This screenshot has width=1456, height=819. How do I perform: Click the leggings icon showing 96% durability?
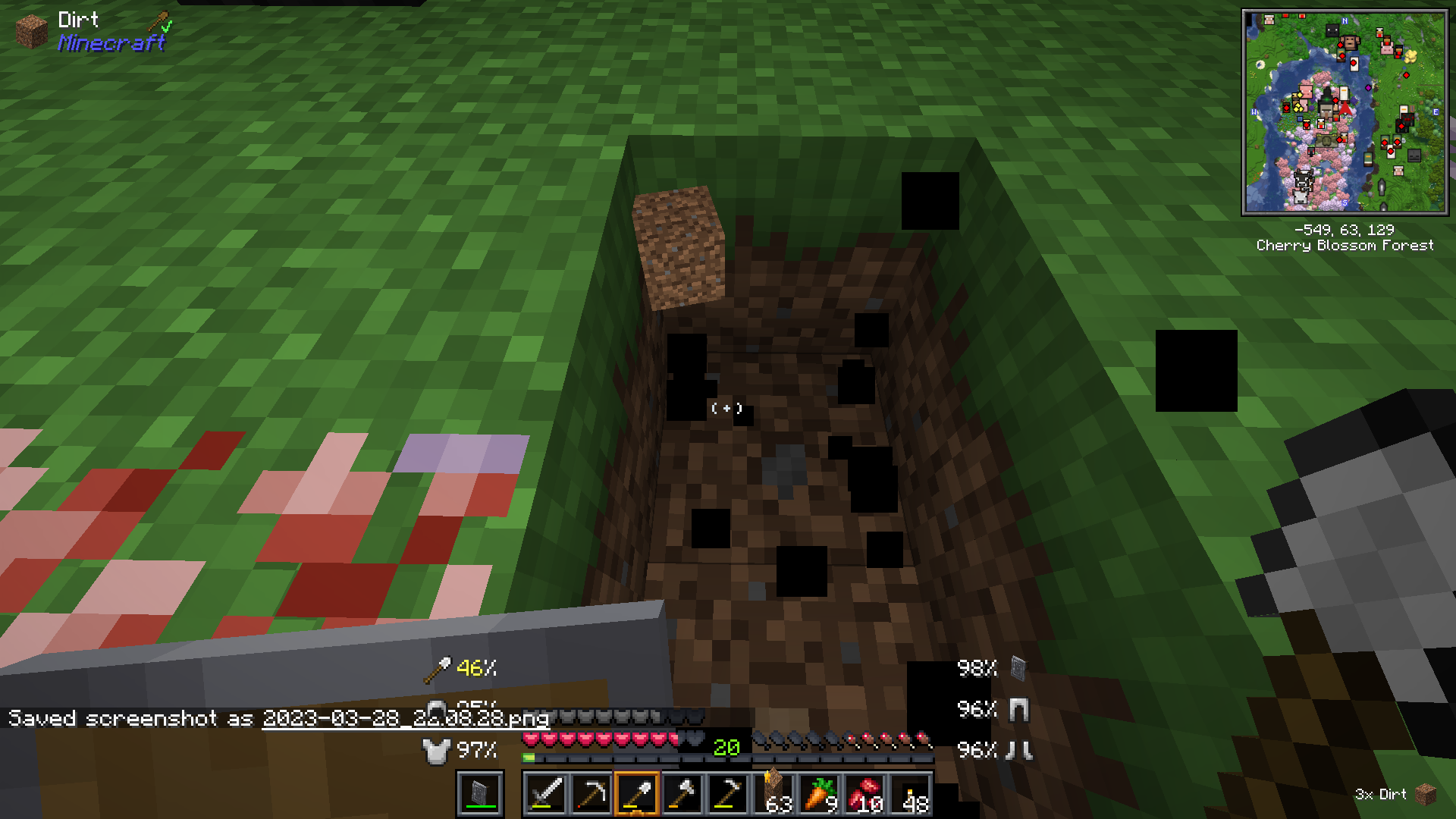pos(1020,710)
